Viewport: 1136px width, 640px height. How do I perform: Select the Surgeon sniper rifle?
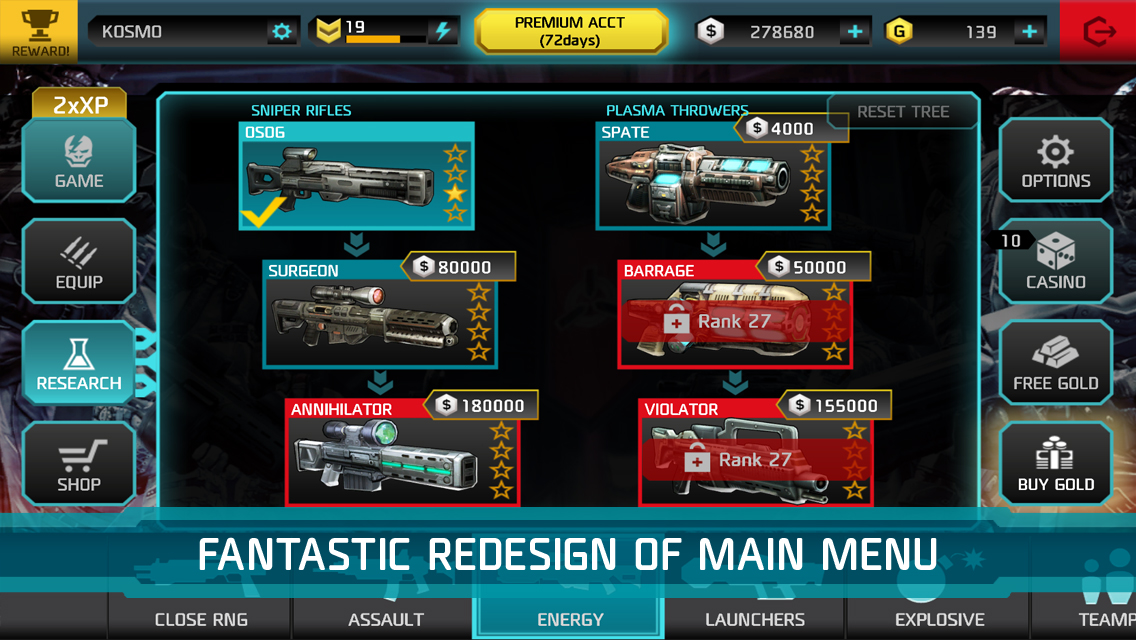pos(380,315)
